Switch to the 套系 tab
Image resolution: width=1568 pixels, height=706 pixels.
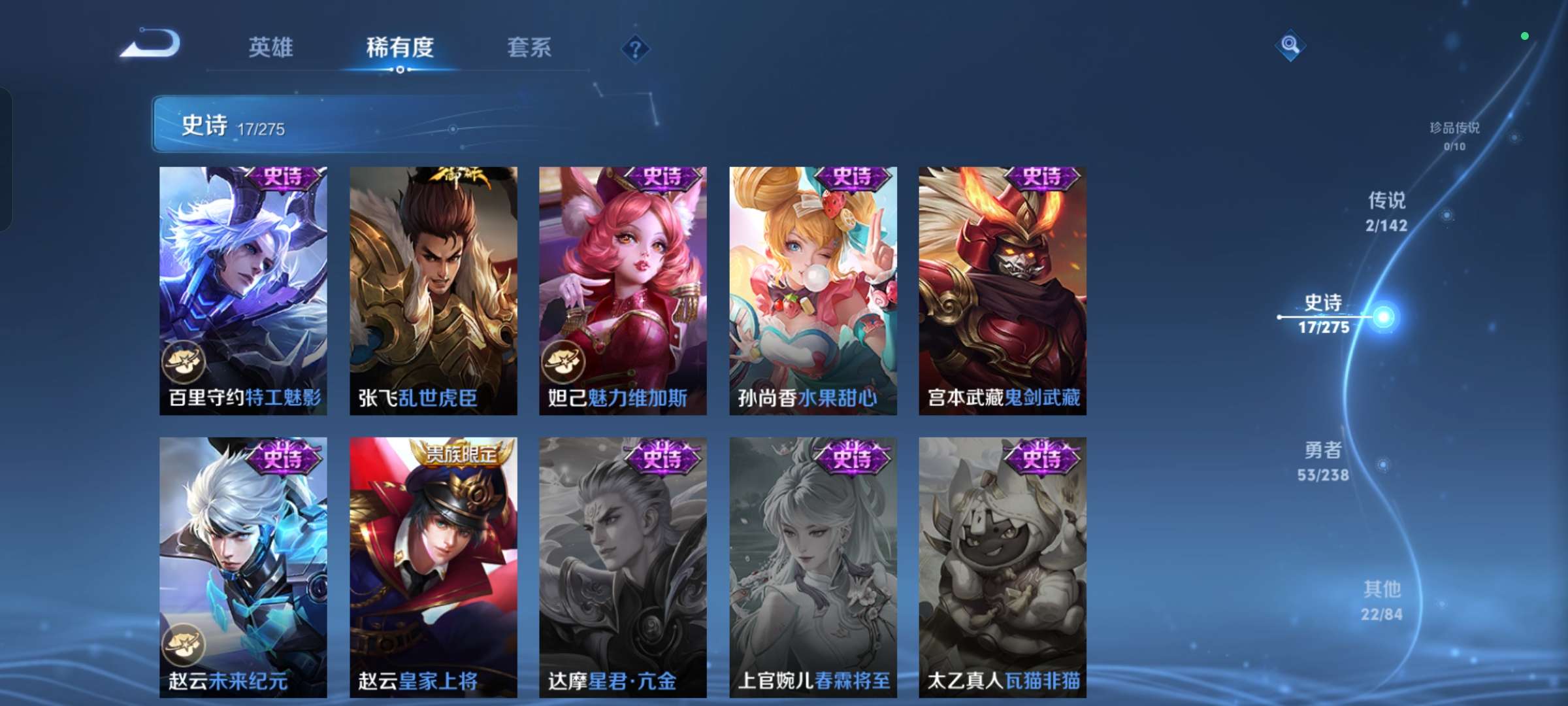[x=529, y=48]
